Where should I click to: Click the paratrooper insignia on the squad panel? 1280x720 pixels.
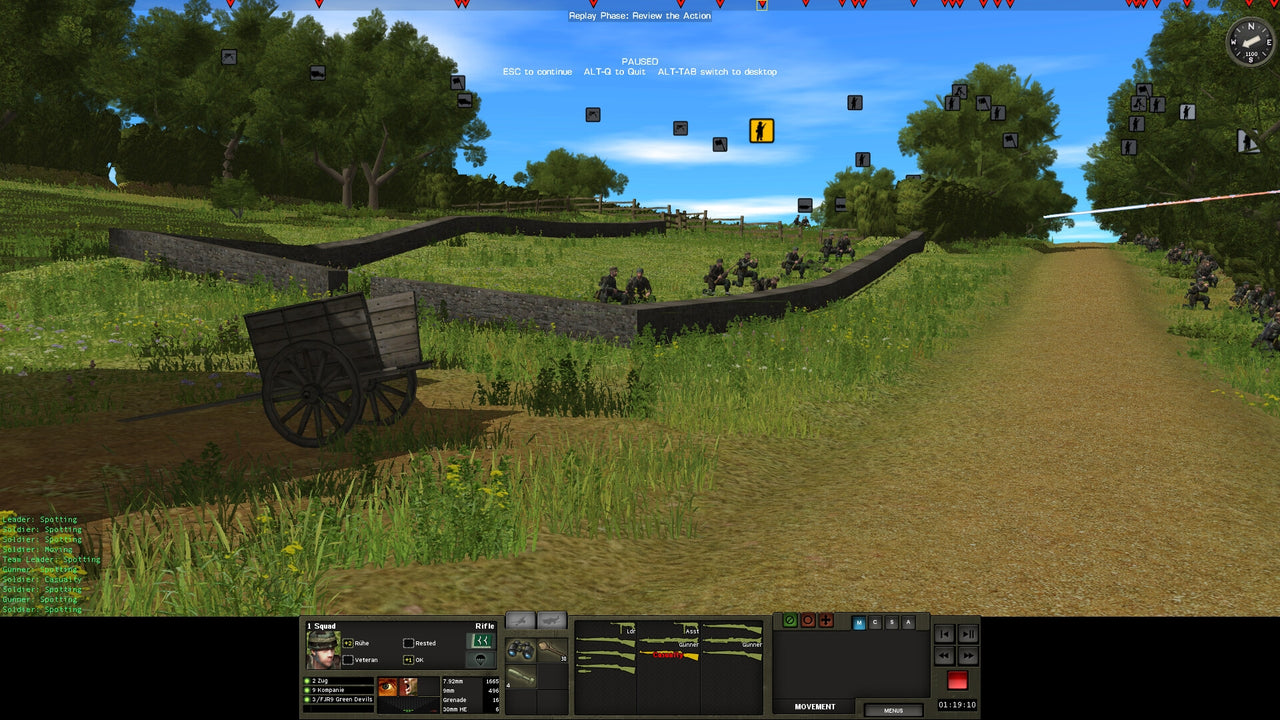pyautogui.click(x=477, y=661)
